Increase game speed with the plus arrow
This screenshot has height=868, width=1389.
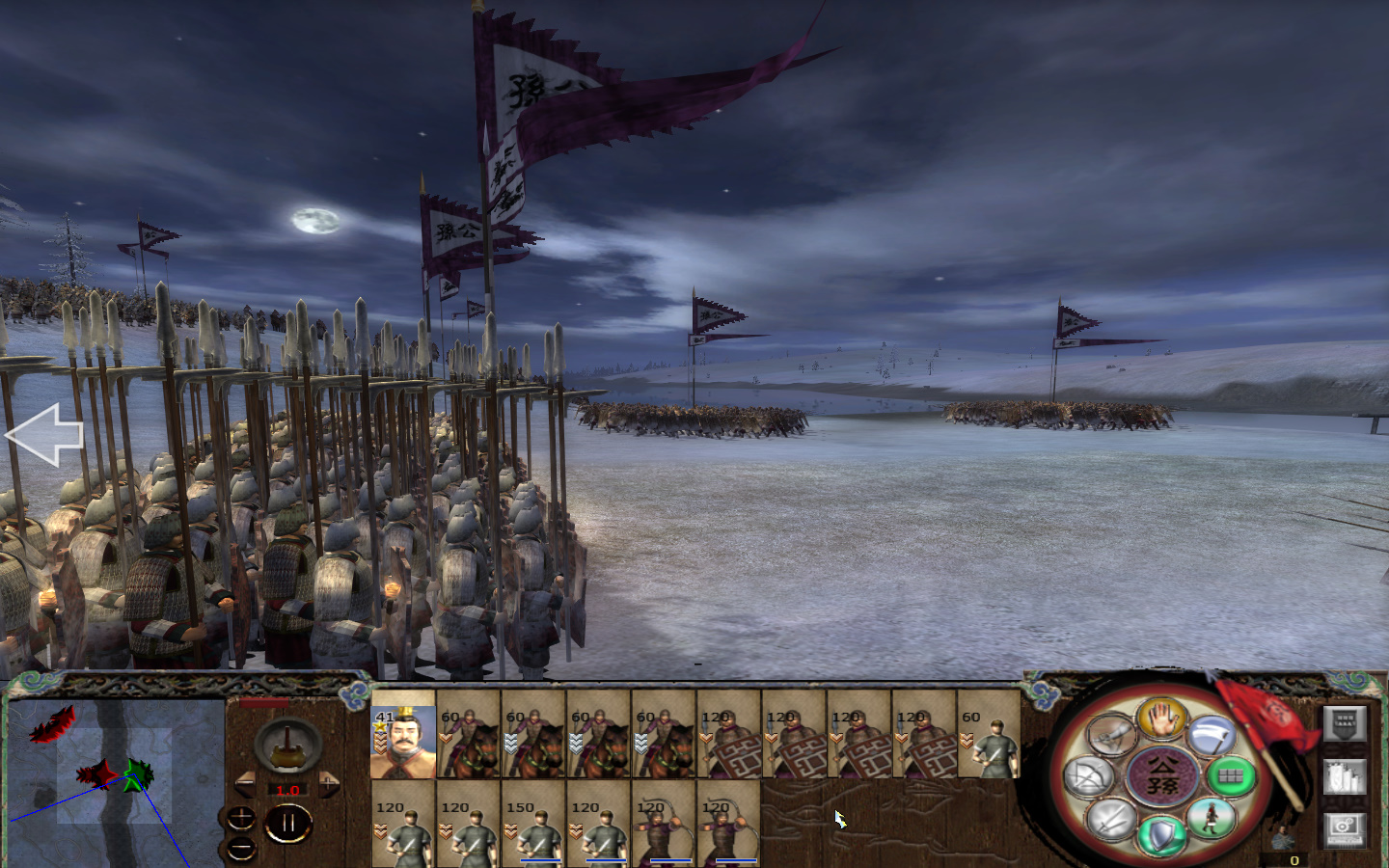[x=328, y=782]
